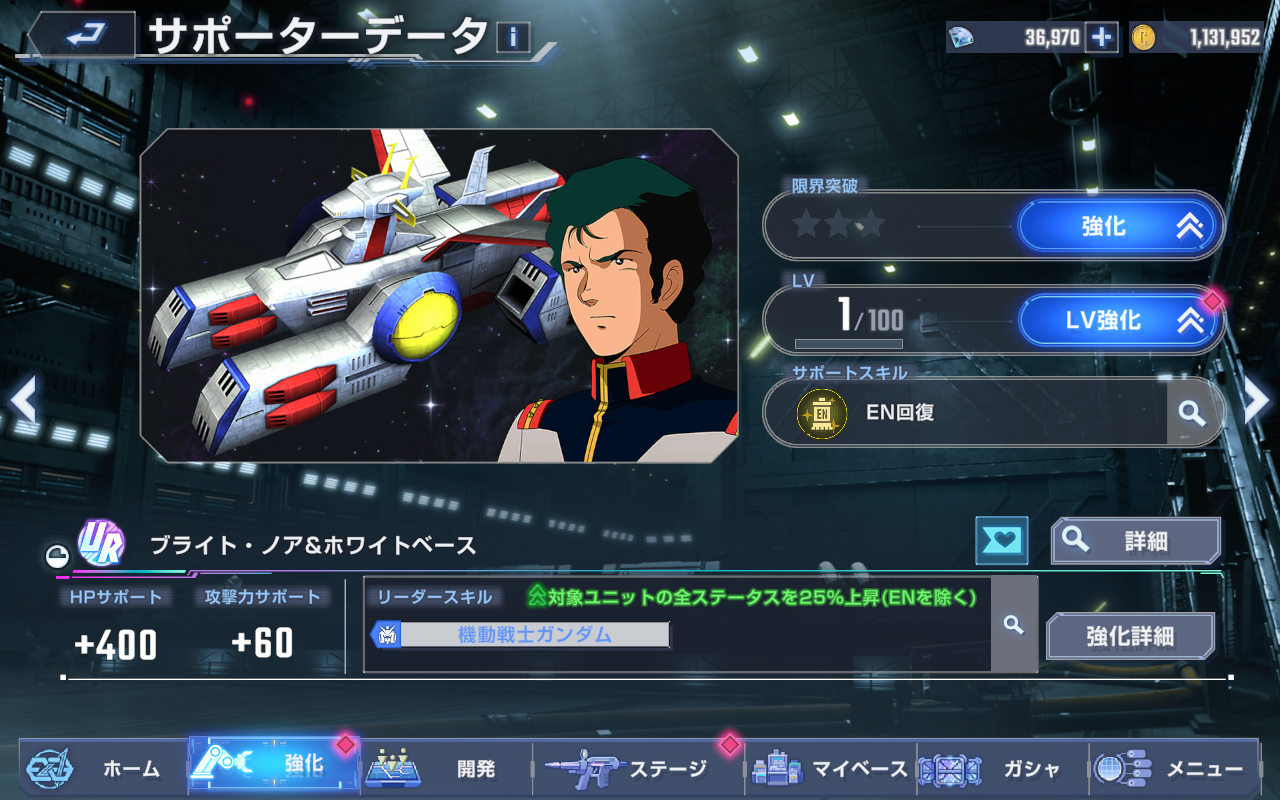1280x800 pixels.
Task: Select the 強化 tab in bottom menu
Action: coord(274,766)
